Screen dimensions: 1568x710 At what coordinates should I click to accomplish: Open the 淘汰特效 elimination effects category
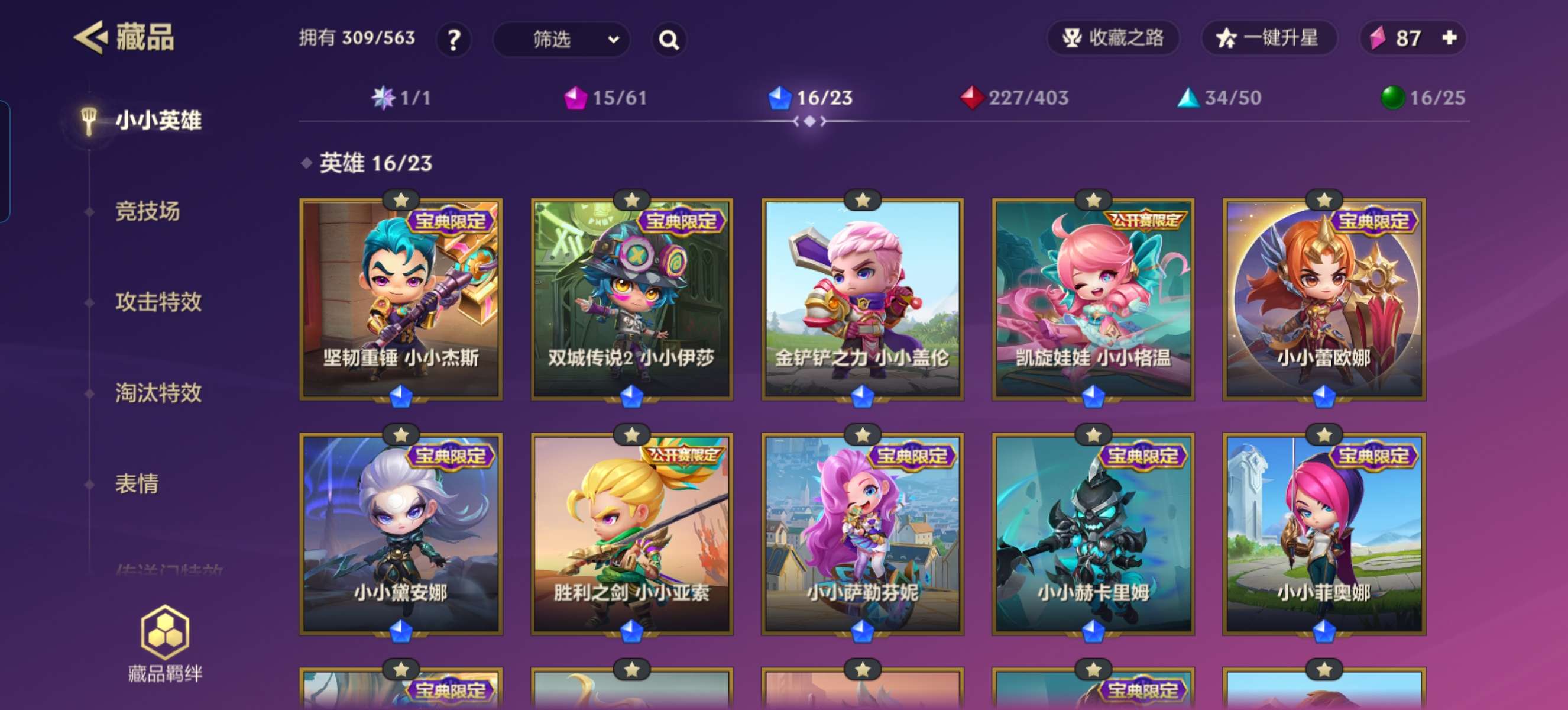158,393
